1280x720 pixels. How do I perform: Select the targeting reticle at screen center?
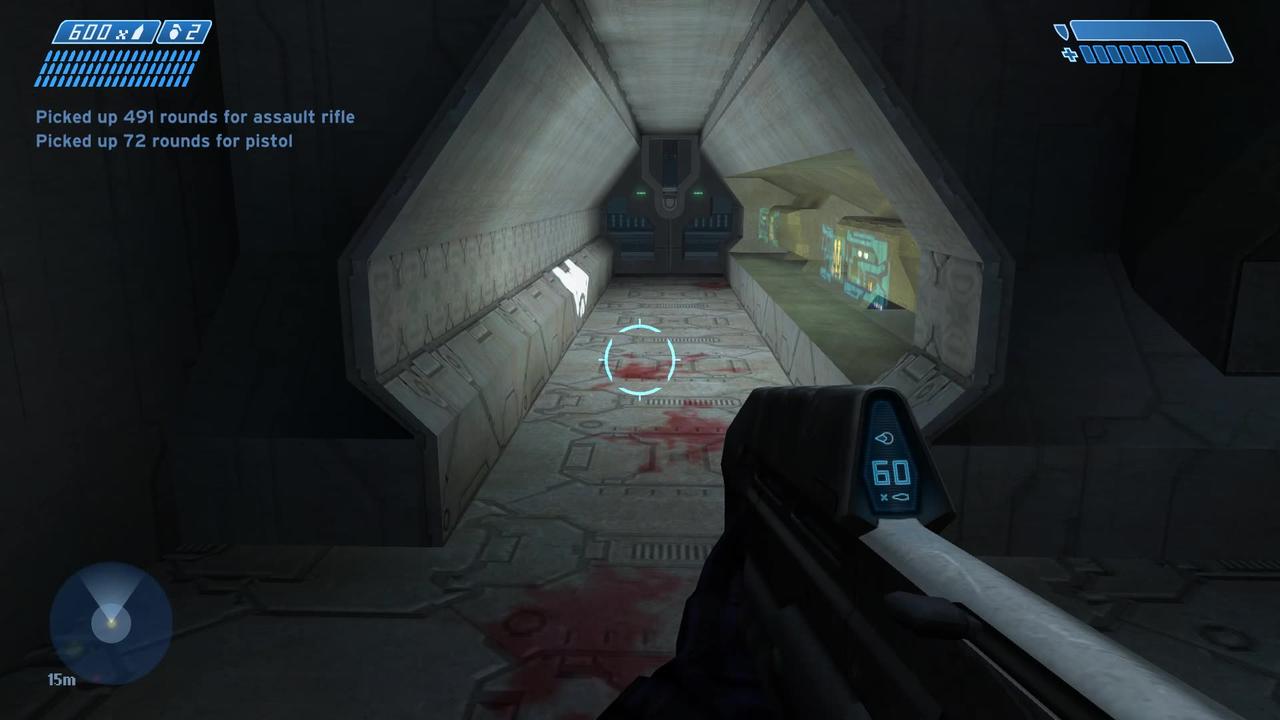click(639, 360)
